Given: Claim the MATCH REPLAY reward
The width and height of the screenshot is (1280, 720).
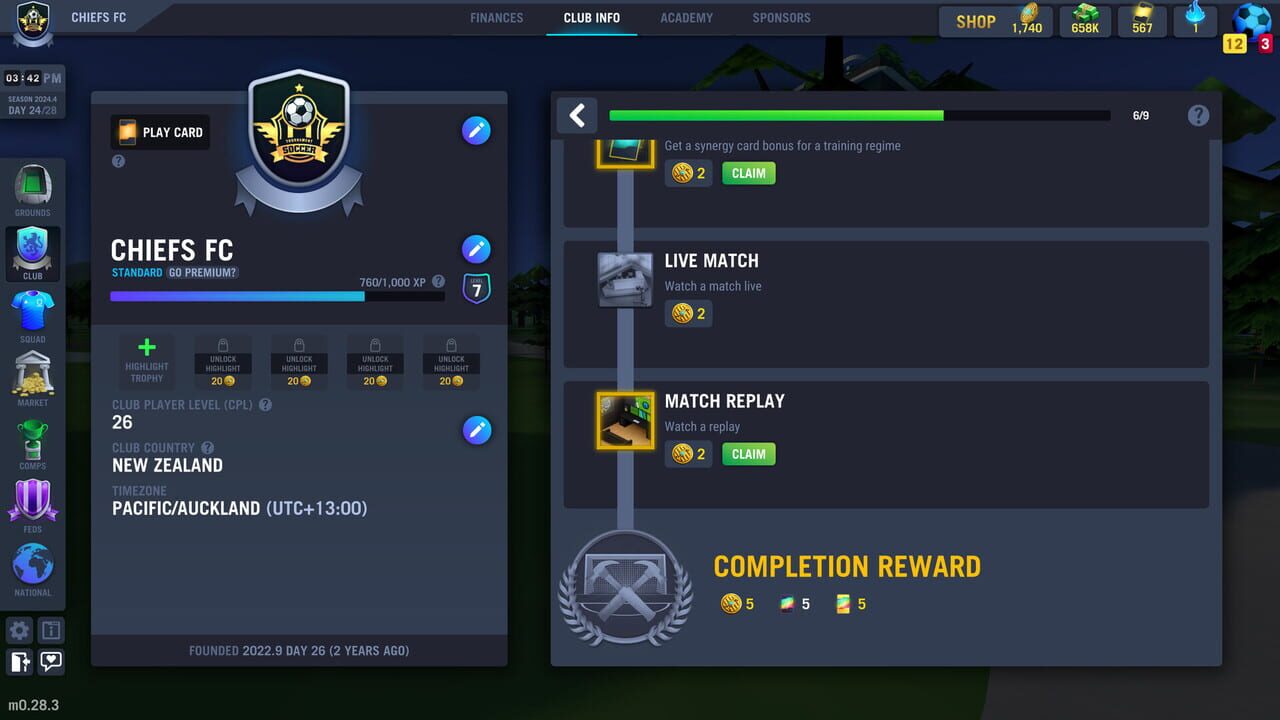Looking at the screenshot, I should 748,454.
